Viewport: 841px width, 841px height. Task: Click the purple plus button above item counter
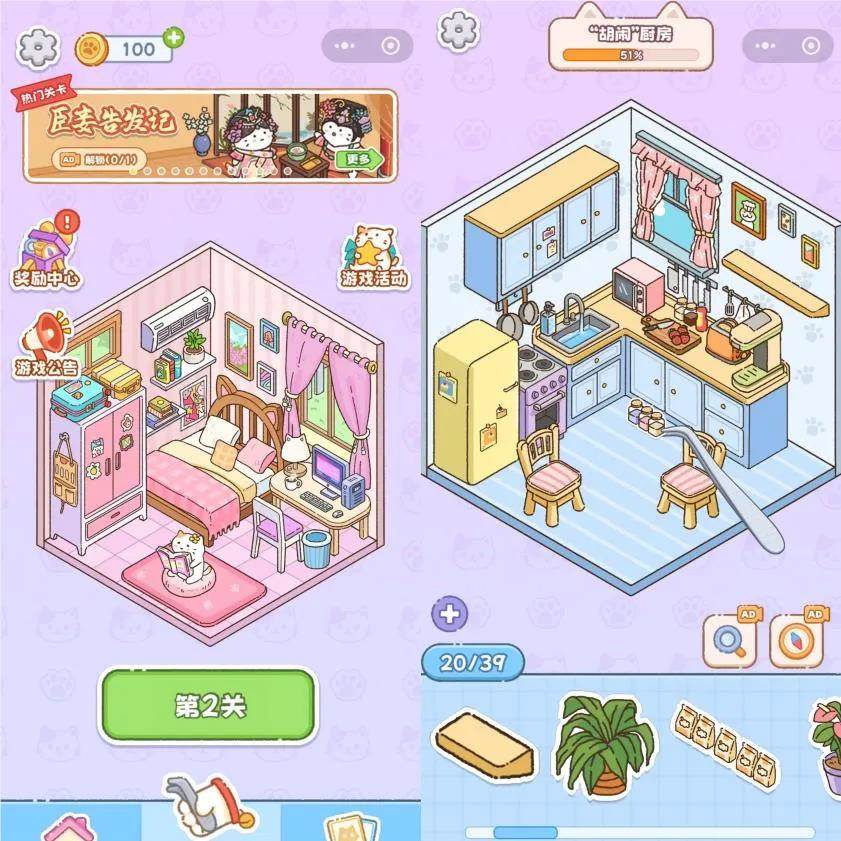coord(449,613)
